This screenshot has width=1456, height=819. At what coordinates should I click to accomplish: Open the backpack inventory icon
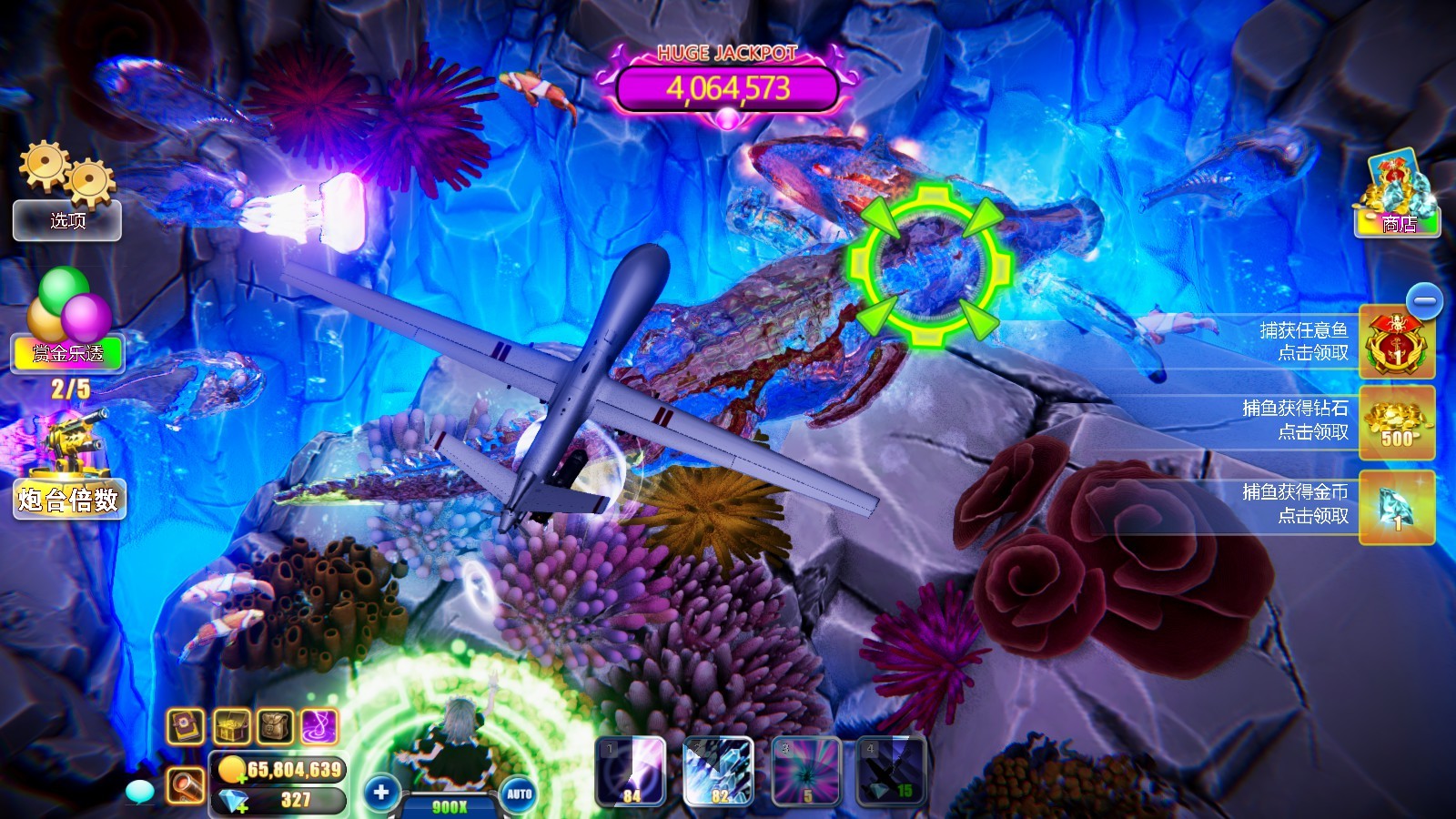pos(274,725)
